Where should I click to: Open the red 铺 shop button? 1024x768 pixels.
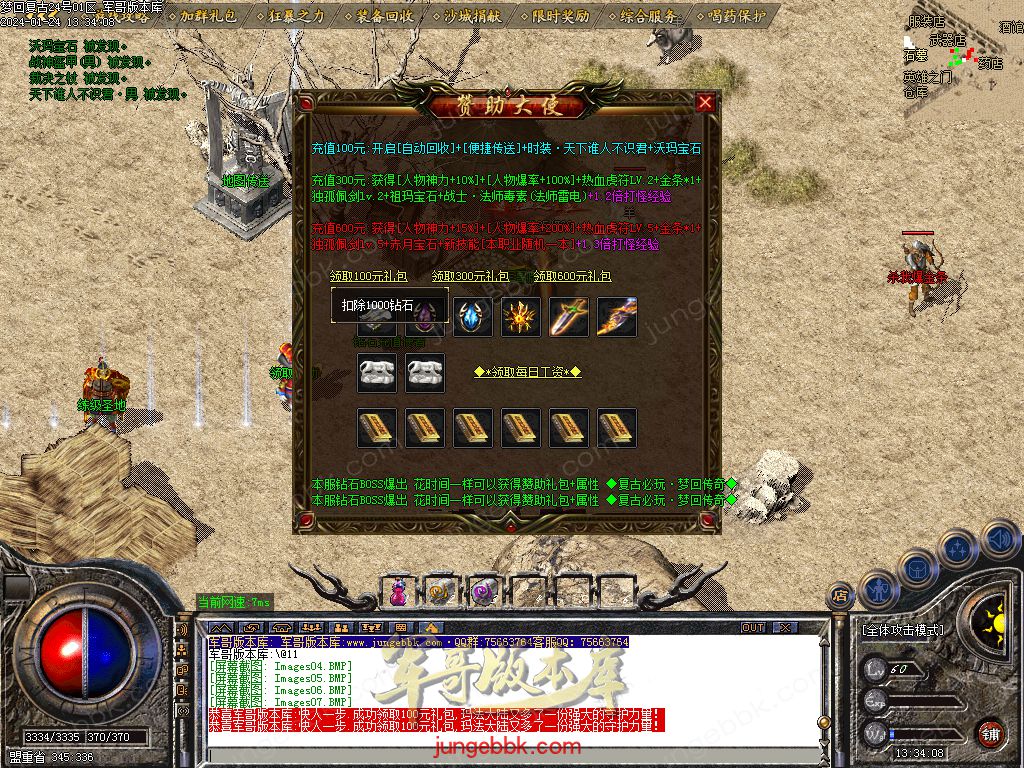tap(989, 732)
